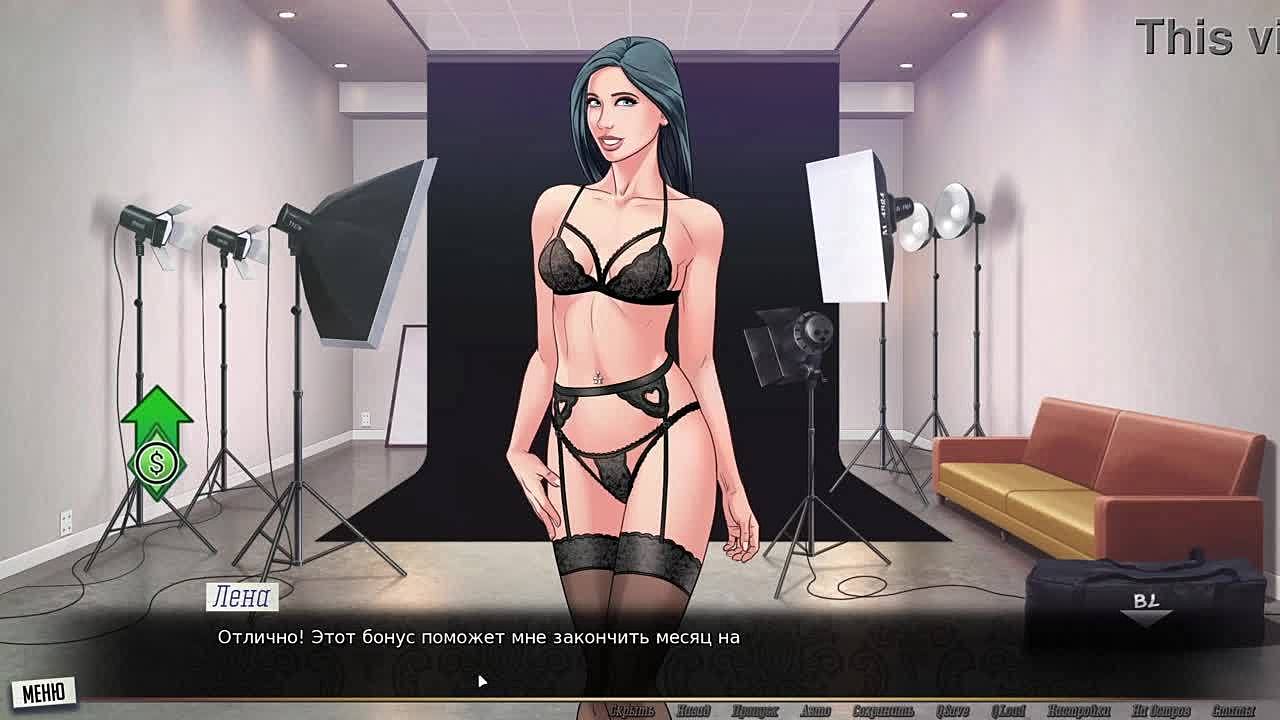Hide the dialogue with Скрыть
The width and height of the screenshot is (1280, 720).
(x=632, y=711)
